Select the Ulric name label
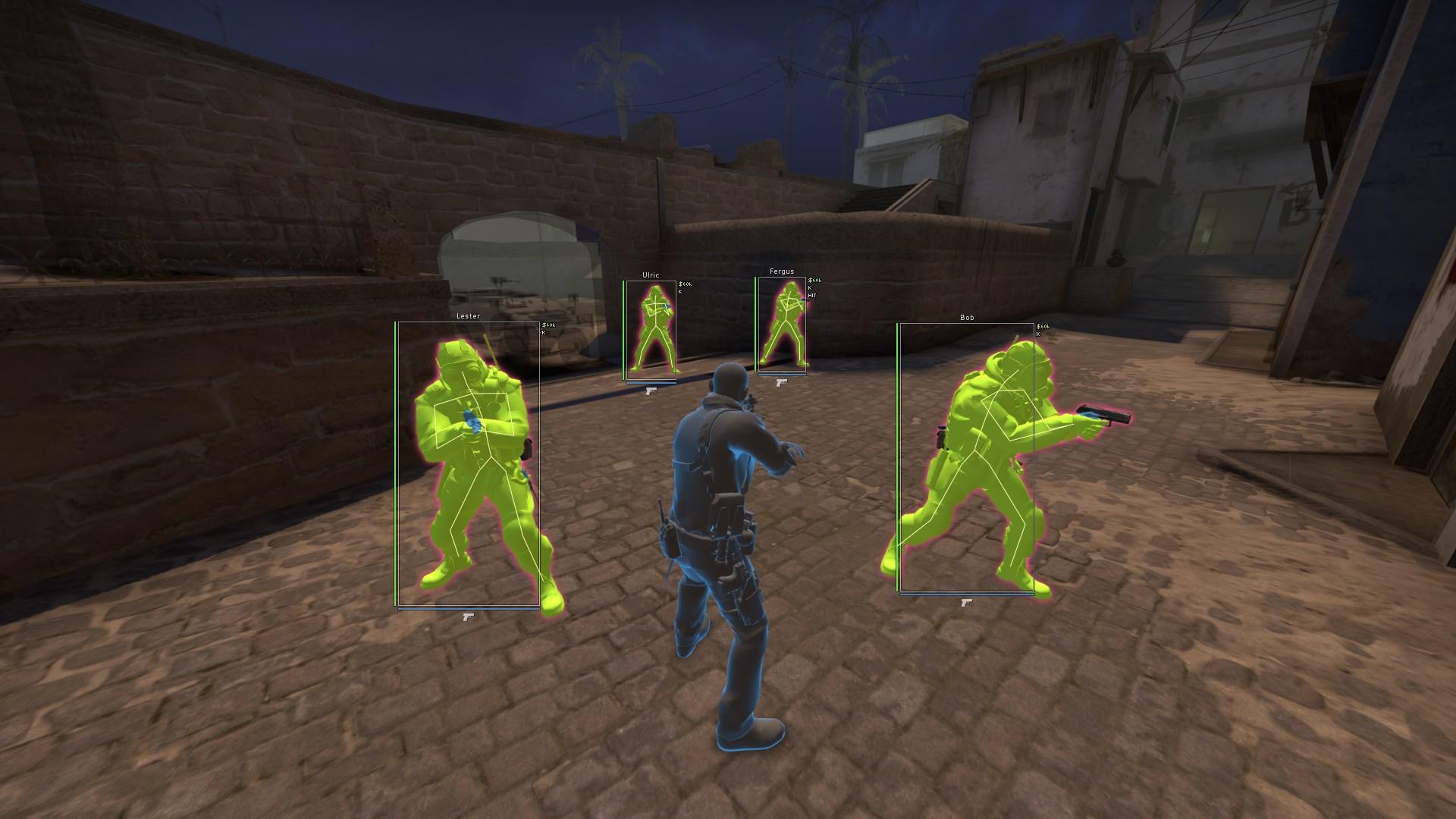This screenshot has height=819, width=1456. point(651,275)
